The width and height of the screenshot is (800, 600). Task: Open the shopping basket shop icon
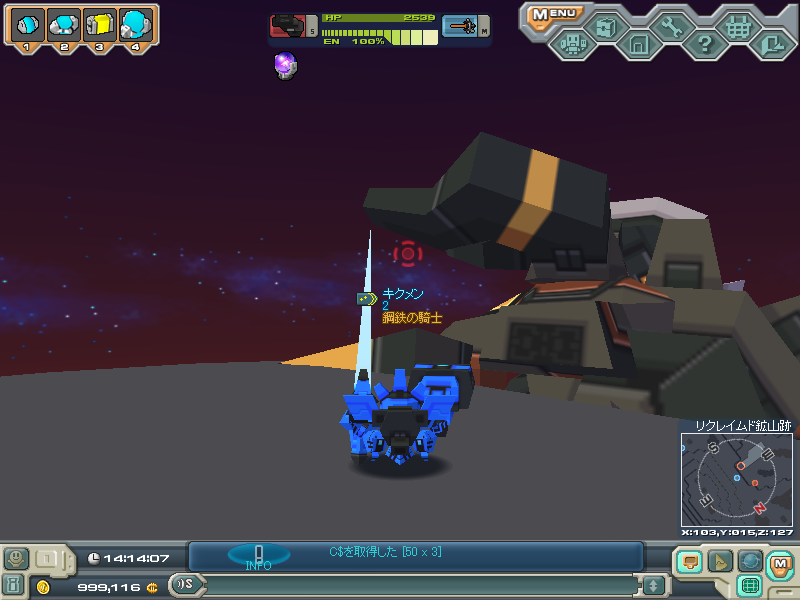(x=738, y=26)
